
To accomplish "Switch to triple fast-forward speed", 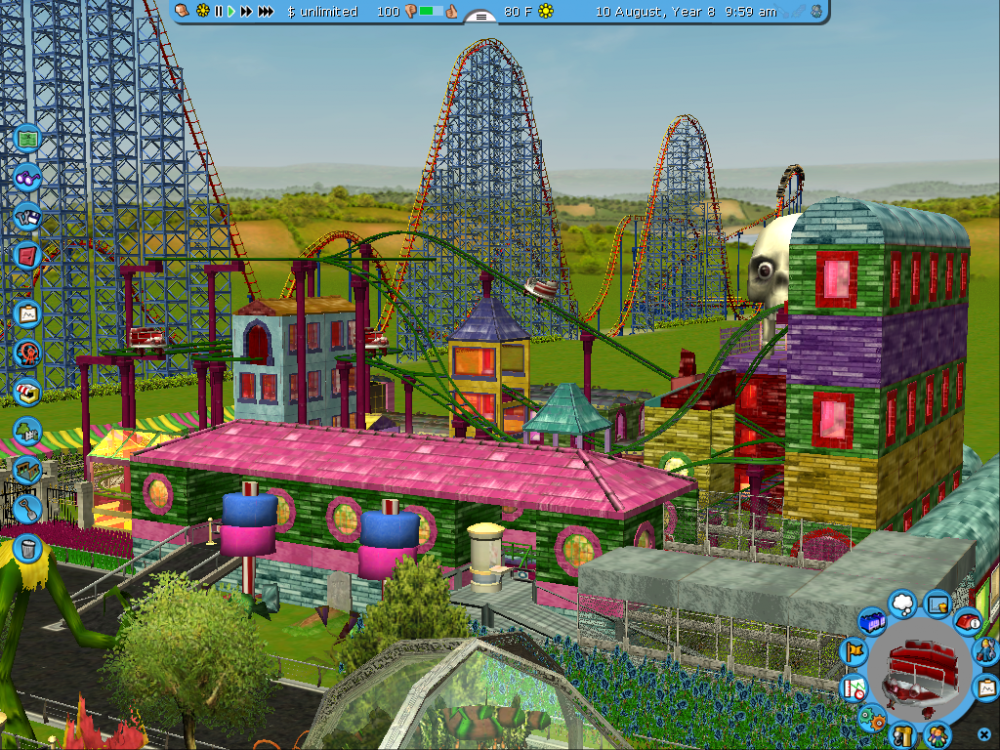I will coord(265,11).
